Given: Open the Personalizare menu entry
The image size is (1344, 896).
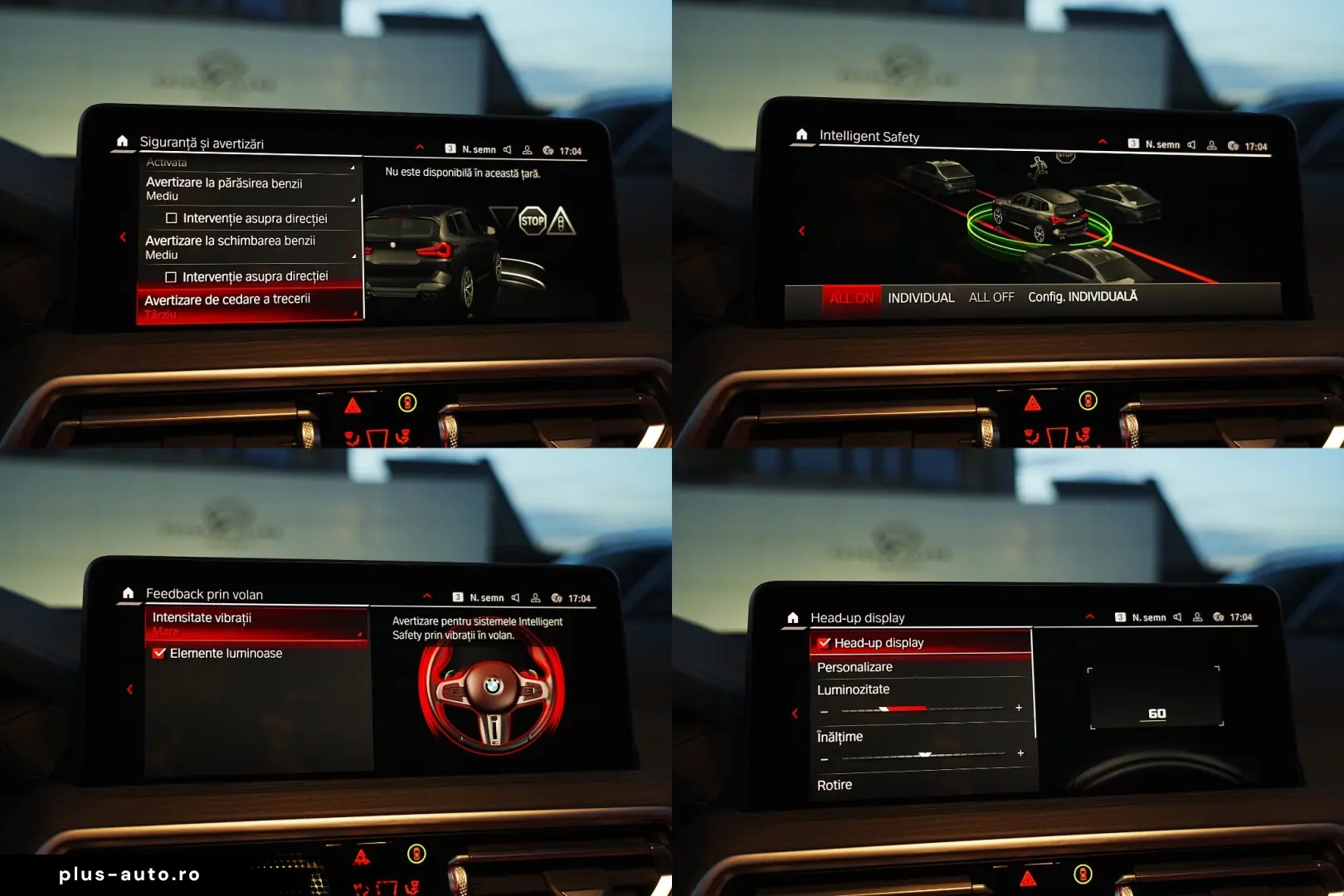Looking at the screenshot, I should [855, 667].
